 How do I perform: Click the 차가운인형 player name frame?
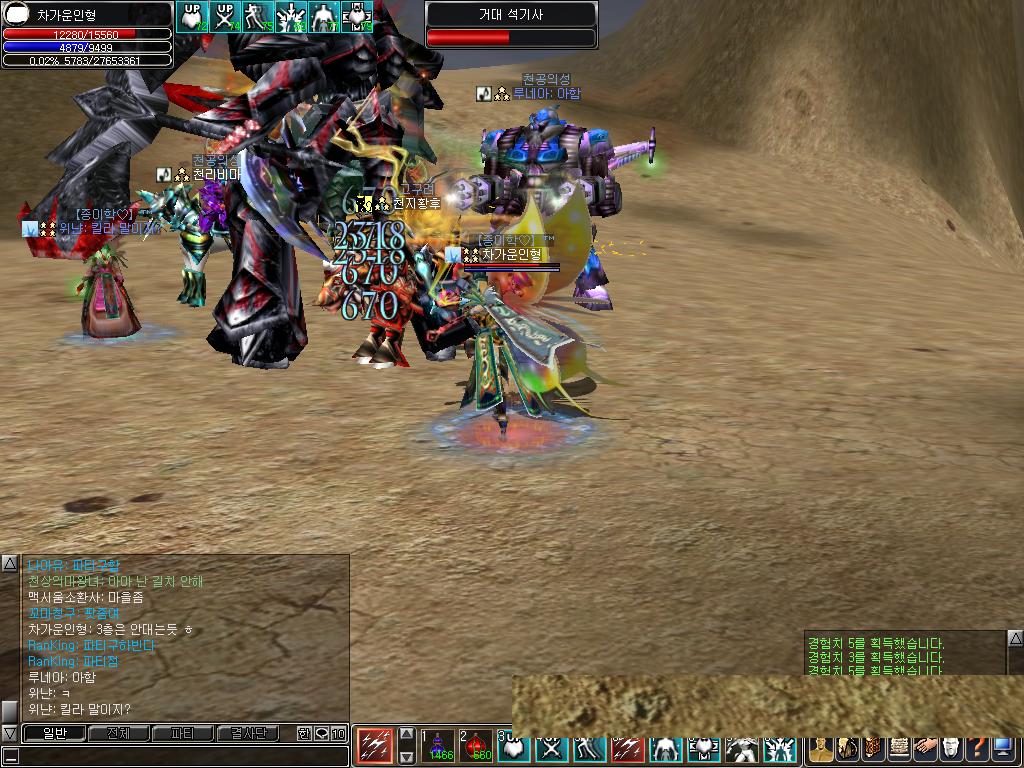(x=85, y=16)
